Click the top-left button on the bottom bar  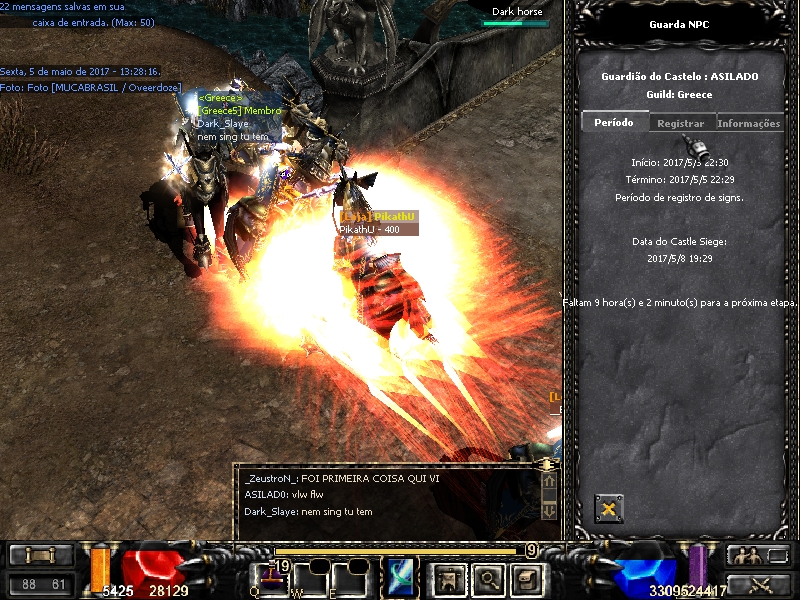coord(41,556)
